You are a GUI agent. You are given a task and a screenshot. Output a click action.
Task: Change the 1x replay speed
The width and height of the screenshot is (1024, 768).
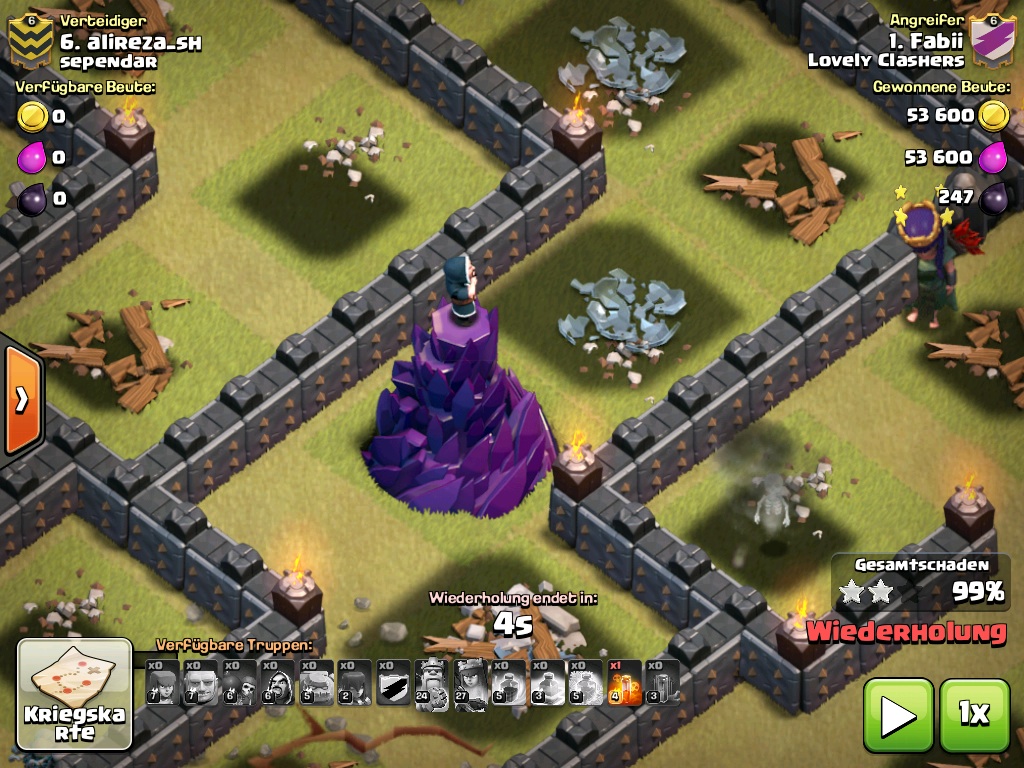974,714
